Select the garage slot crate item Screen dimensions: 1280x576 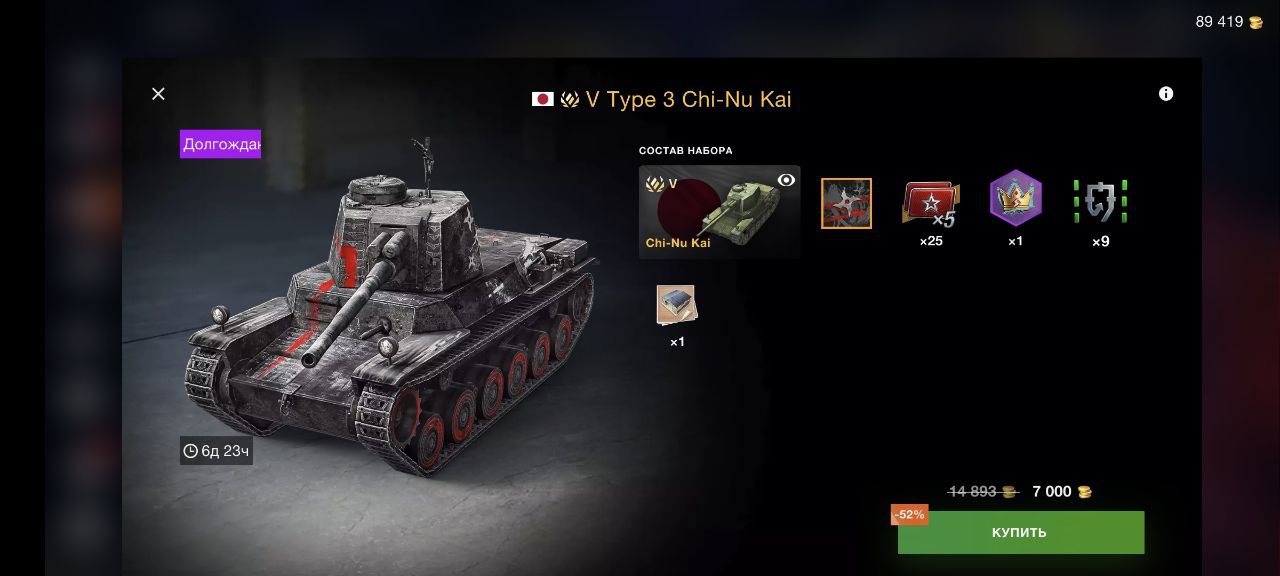coord(677,305)
